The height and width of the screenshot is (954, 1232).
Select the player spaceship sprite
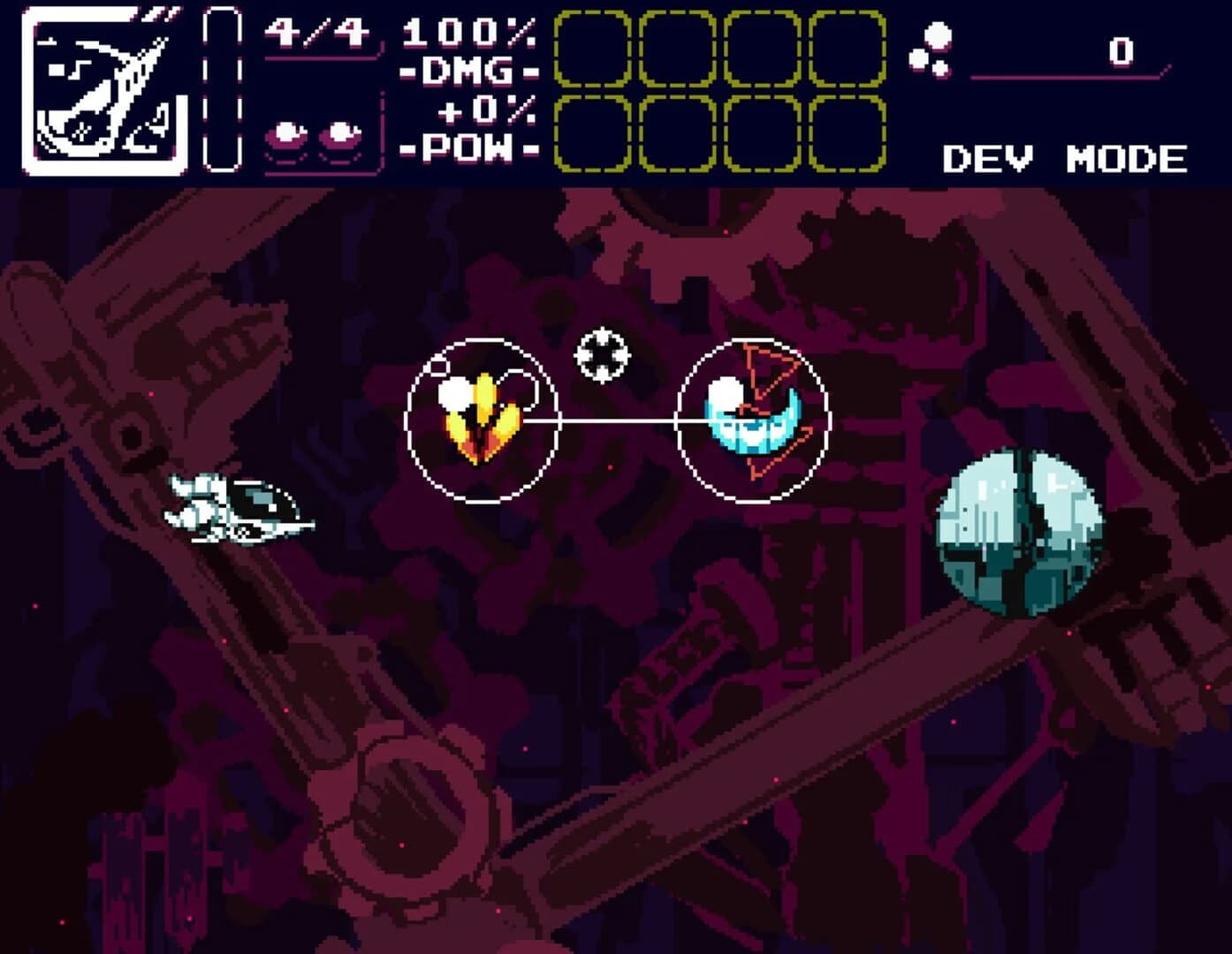click(x=239, y=512)
